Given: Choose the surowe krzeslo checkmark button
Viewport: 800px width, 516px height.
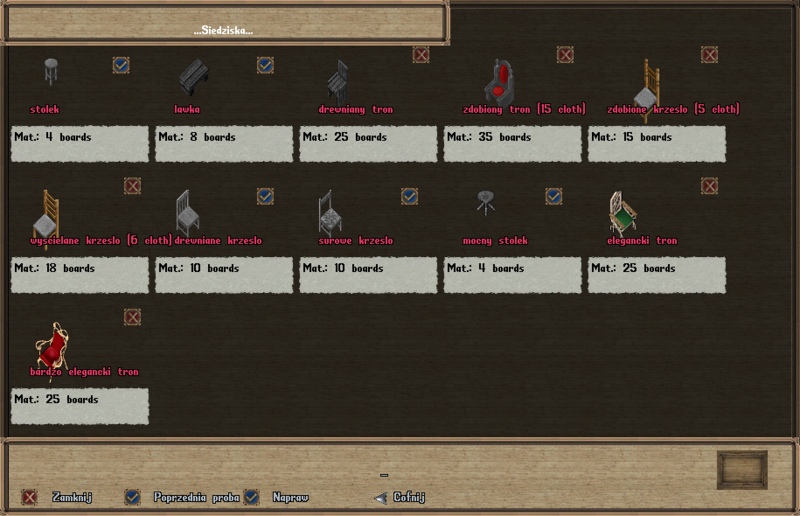Looking at the screenshot, I should click(409, 196).
